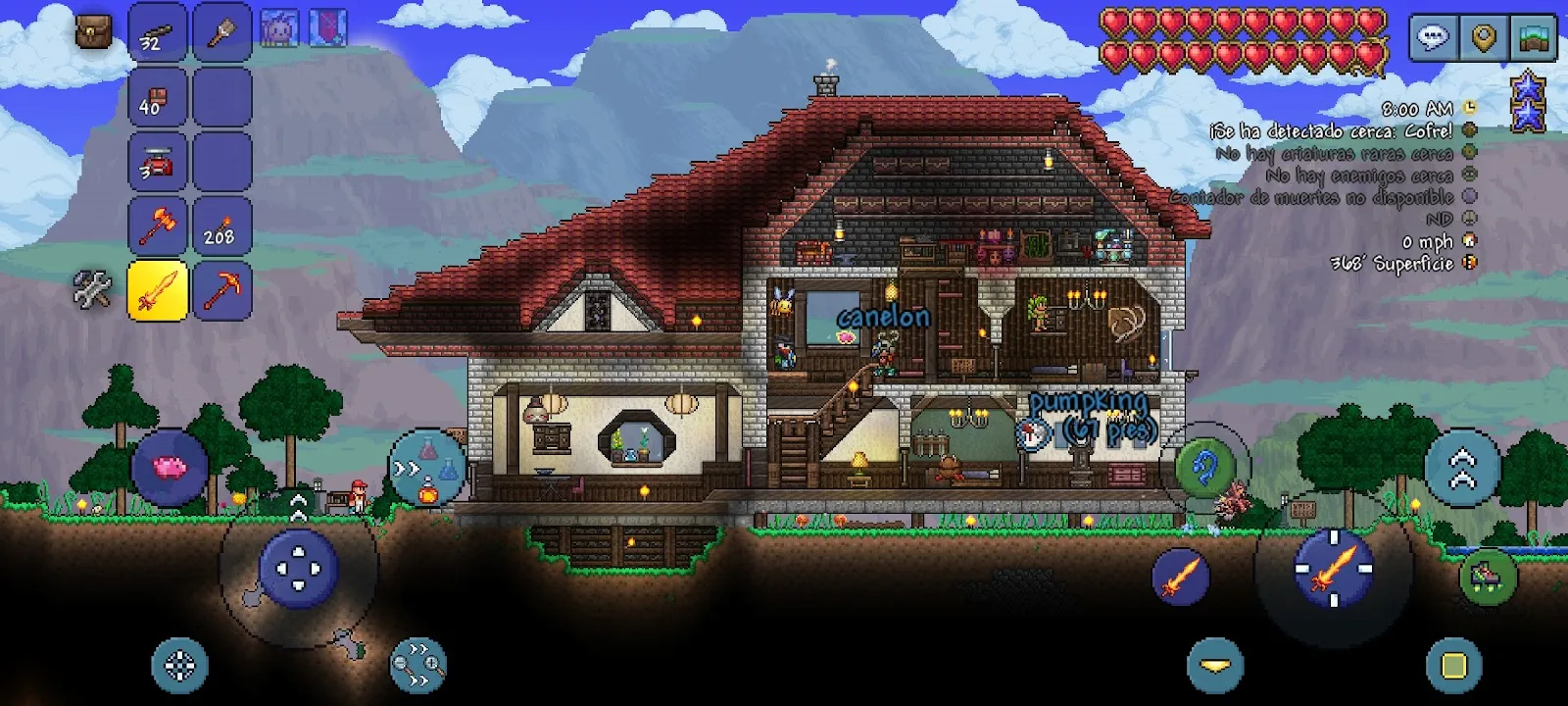Tap the magnifying glass zoom button
This screenshot has height=706, width=1568.
click(x=418, y=666)
